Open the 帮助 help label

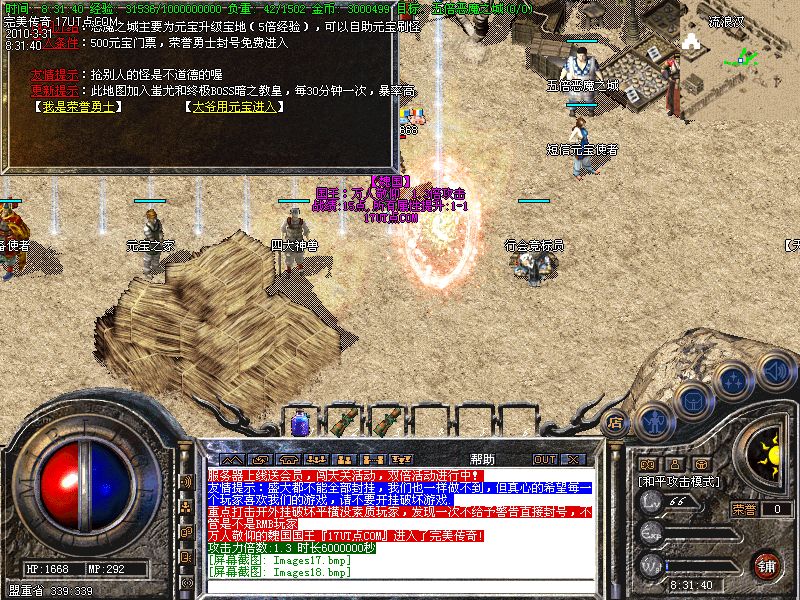coord(481,459)
